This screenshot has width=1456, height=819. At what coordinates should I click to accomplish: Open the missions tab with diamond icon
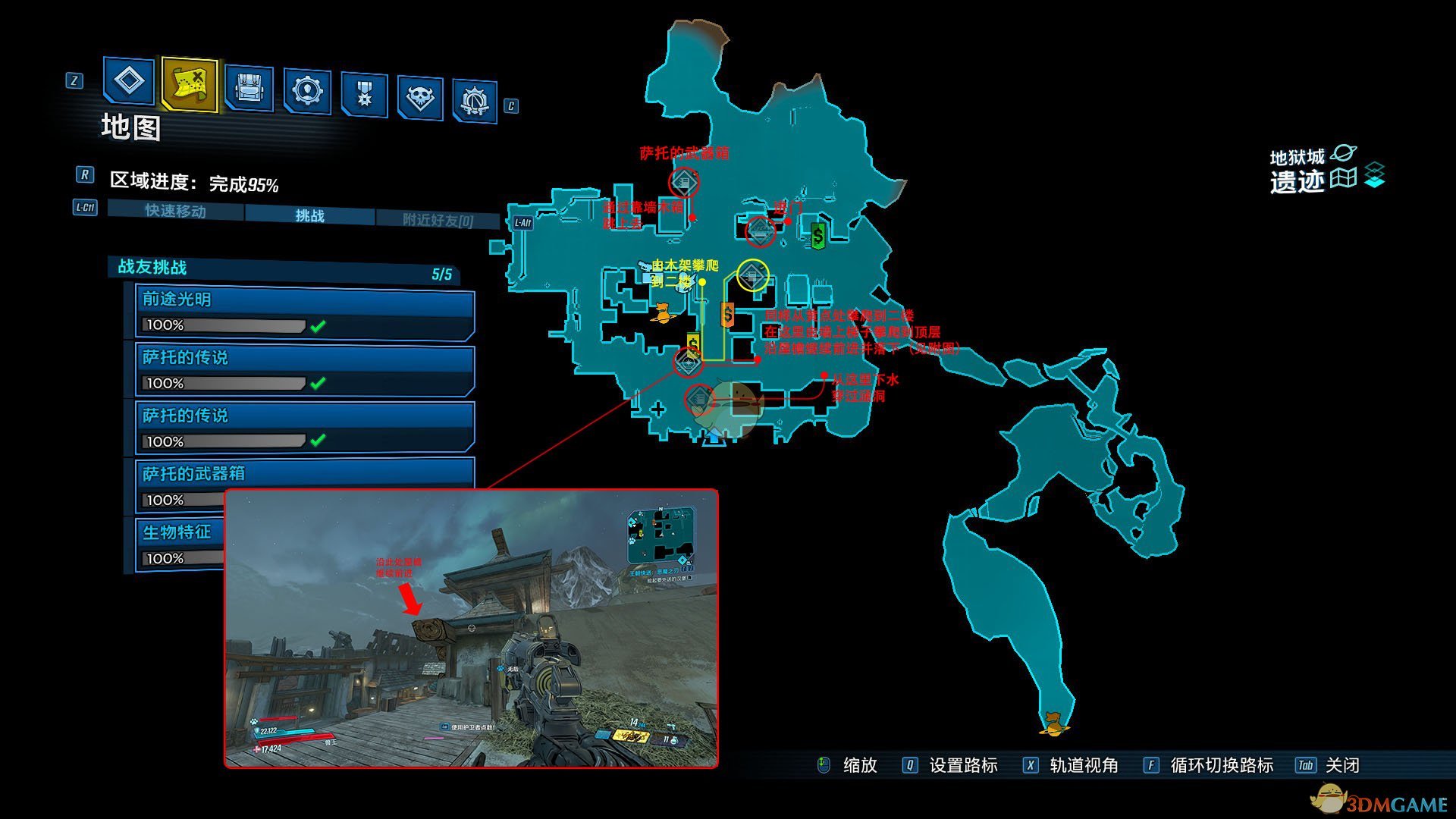(x=128, y=81)
